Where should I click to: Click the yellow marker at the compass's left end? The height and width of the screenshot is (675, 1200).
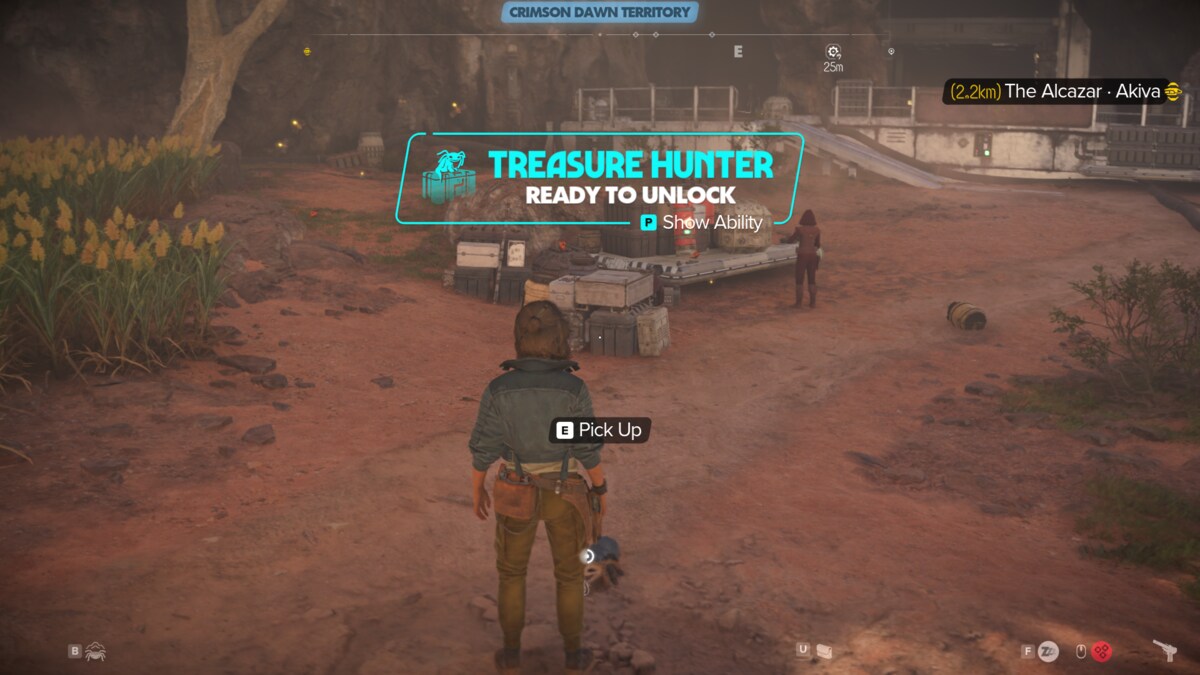(307, 51)
